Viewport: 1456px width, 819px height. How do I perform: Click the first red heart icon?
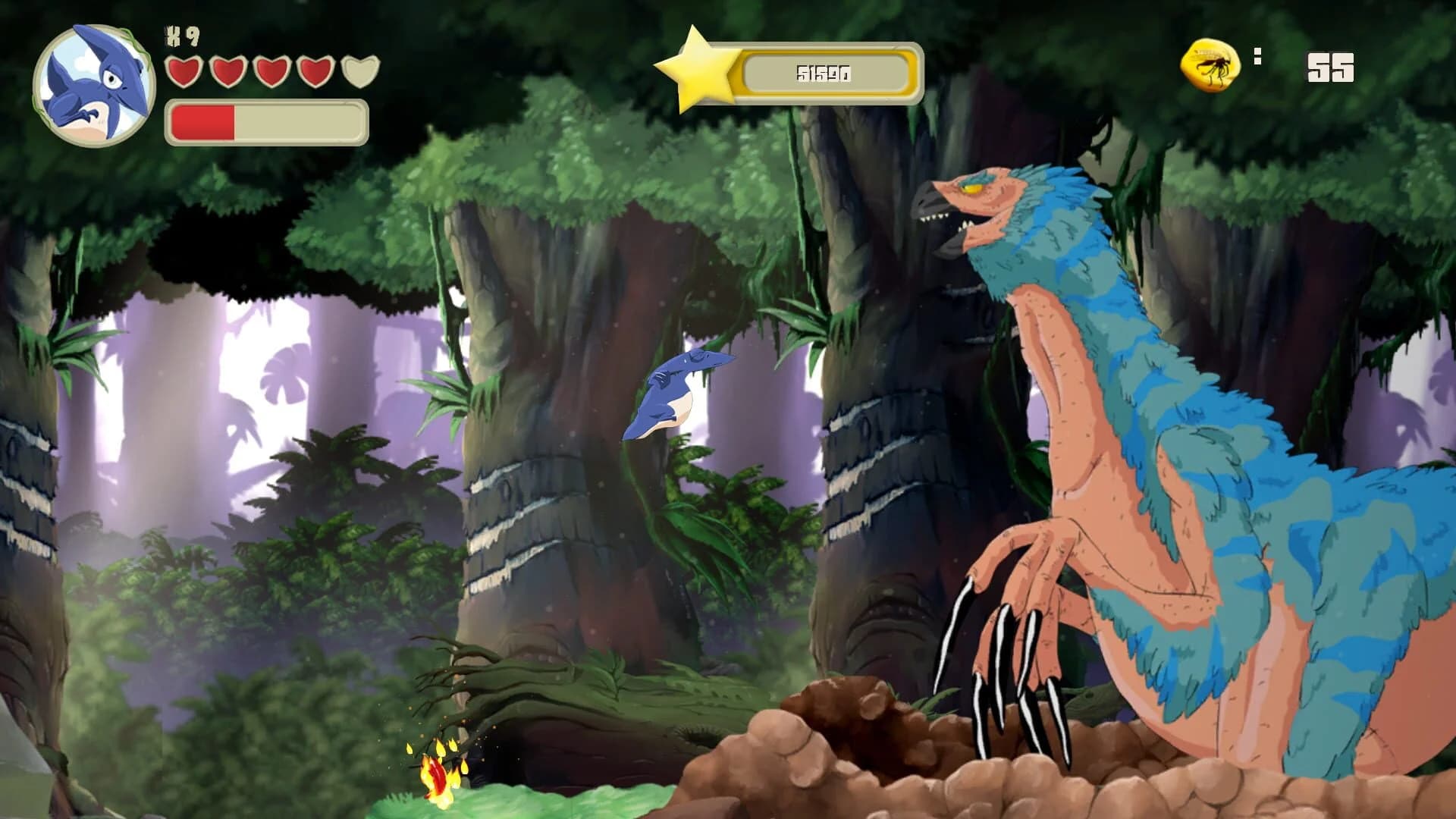click(184, 74)
